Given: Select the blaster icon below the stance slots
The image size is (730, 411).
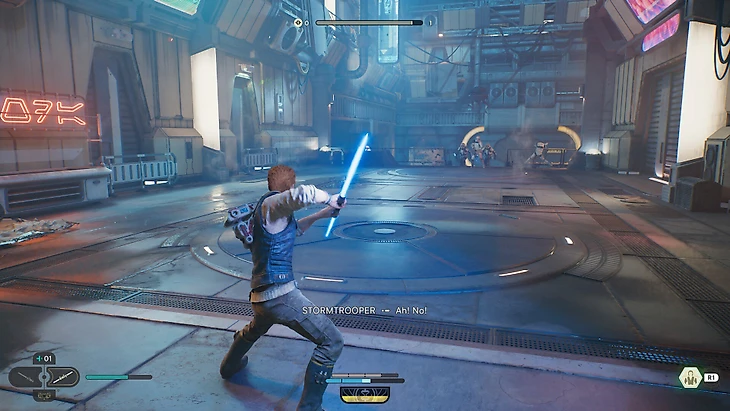Looking at the screenshot, I should click(x=45, y=395).
